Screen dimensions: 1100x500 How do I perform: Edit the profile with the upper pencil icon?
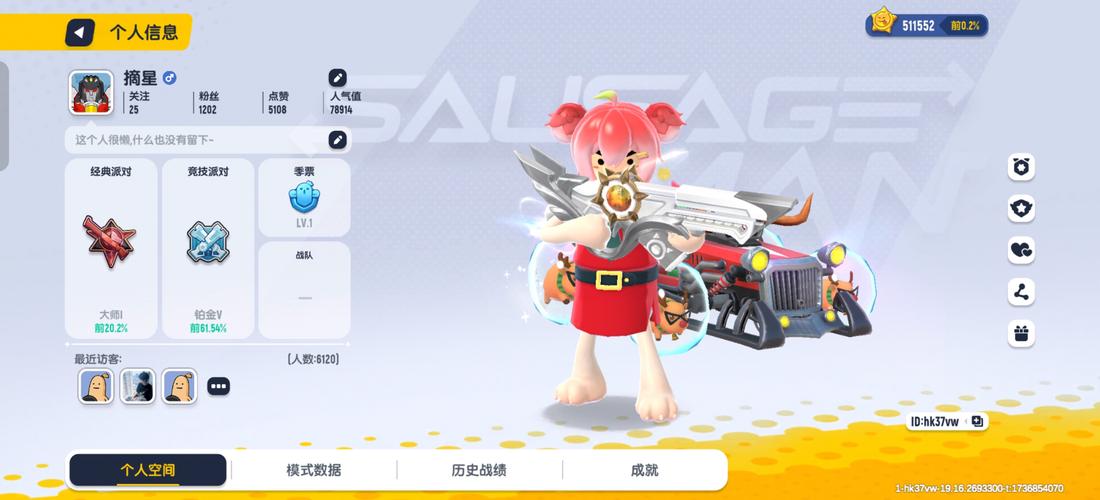point(338,77)
